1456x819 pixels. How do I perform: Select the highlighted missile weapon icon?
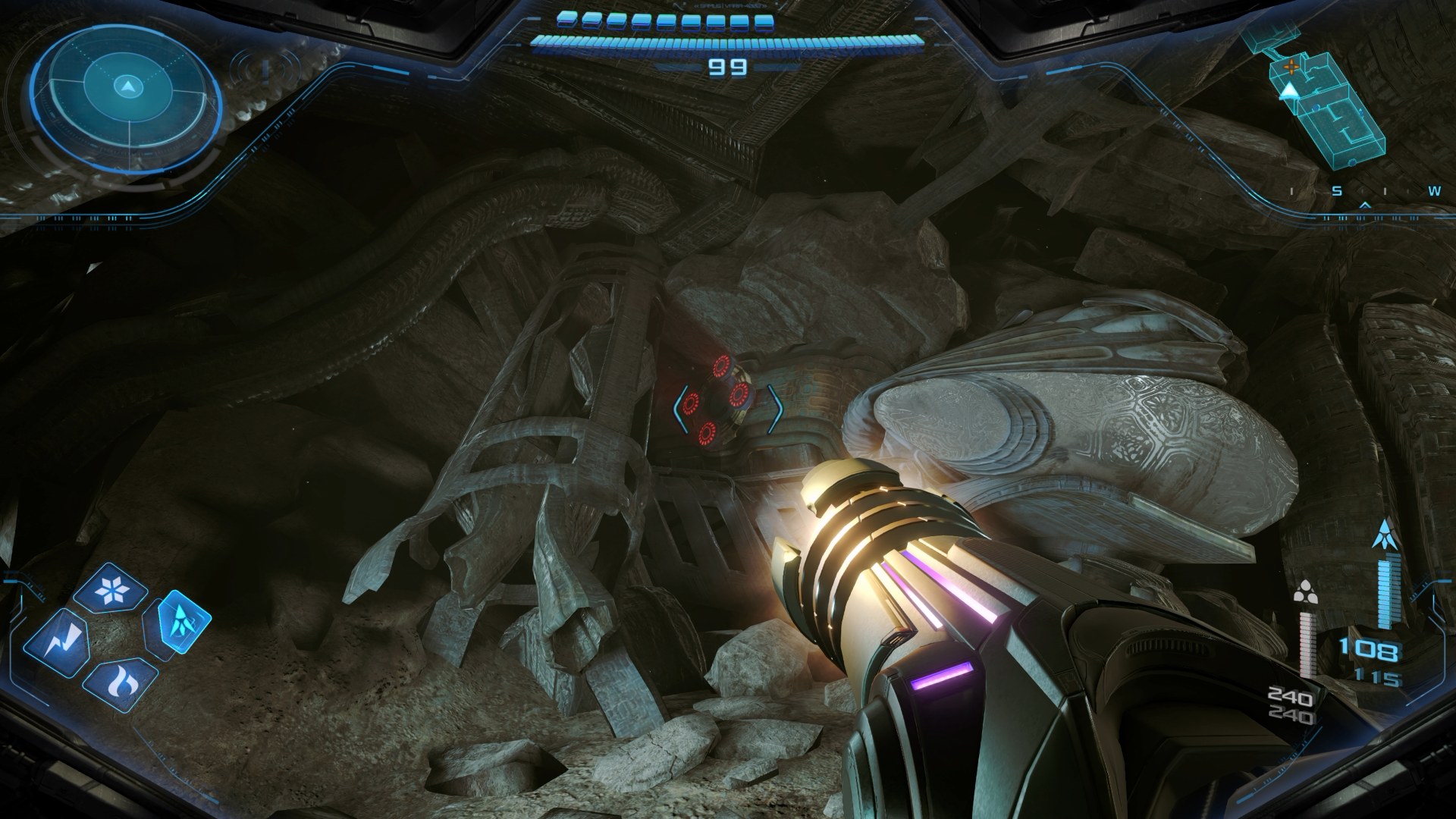pos(177,622)
